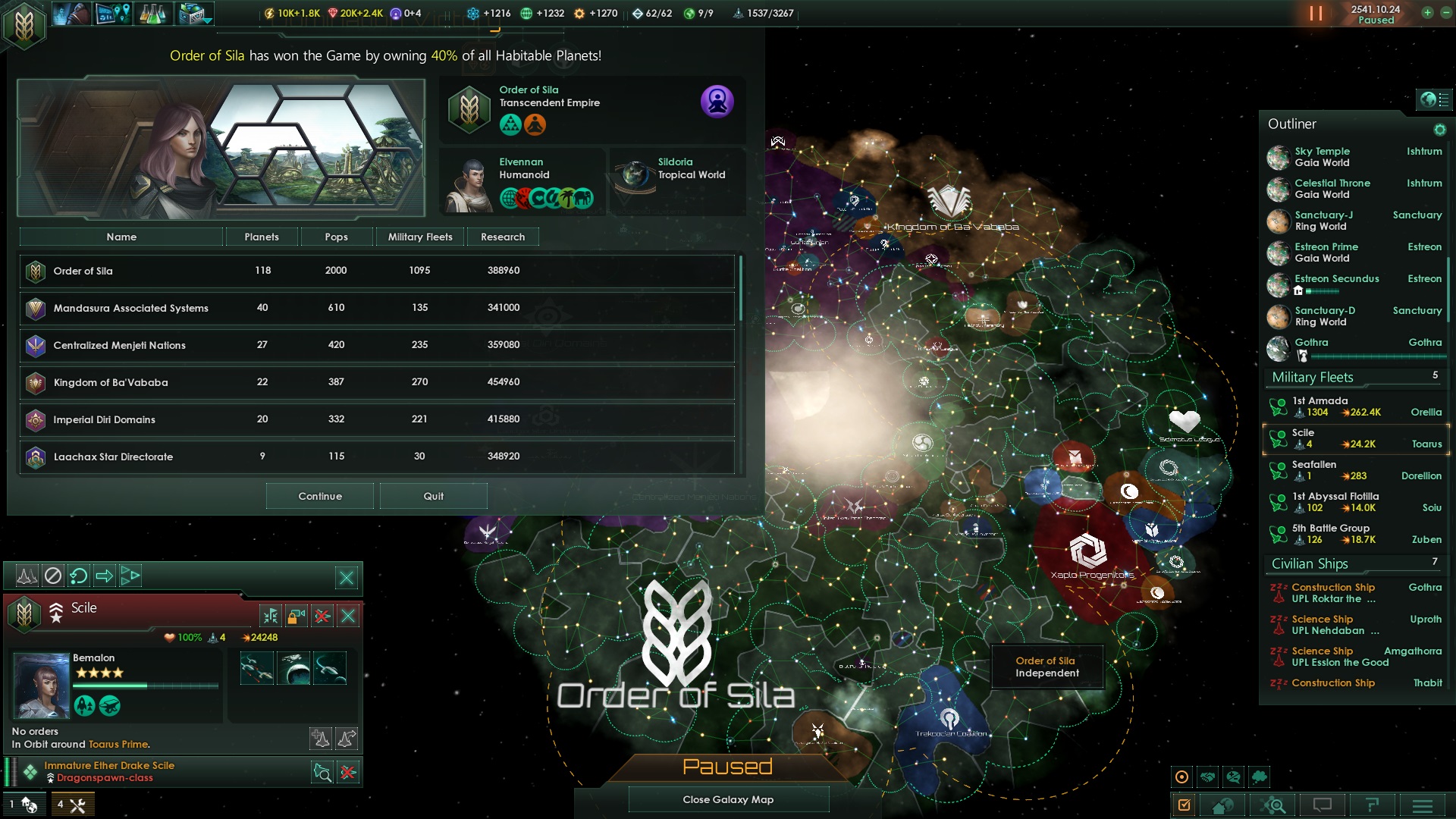Select the merge fleet icon on Scile panel
The width and height of the screenshot is (1456, 819).
pos(271,616)
